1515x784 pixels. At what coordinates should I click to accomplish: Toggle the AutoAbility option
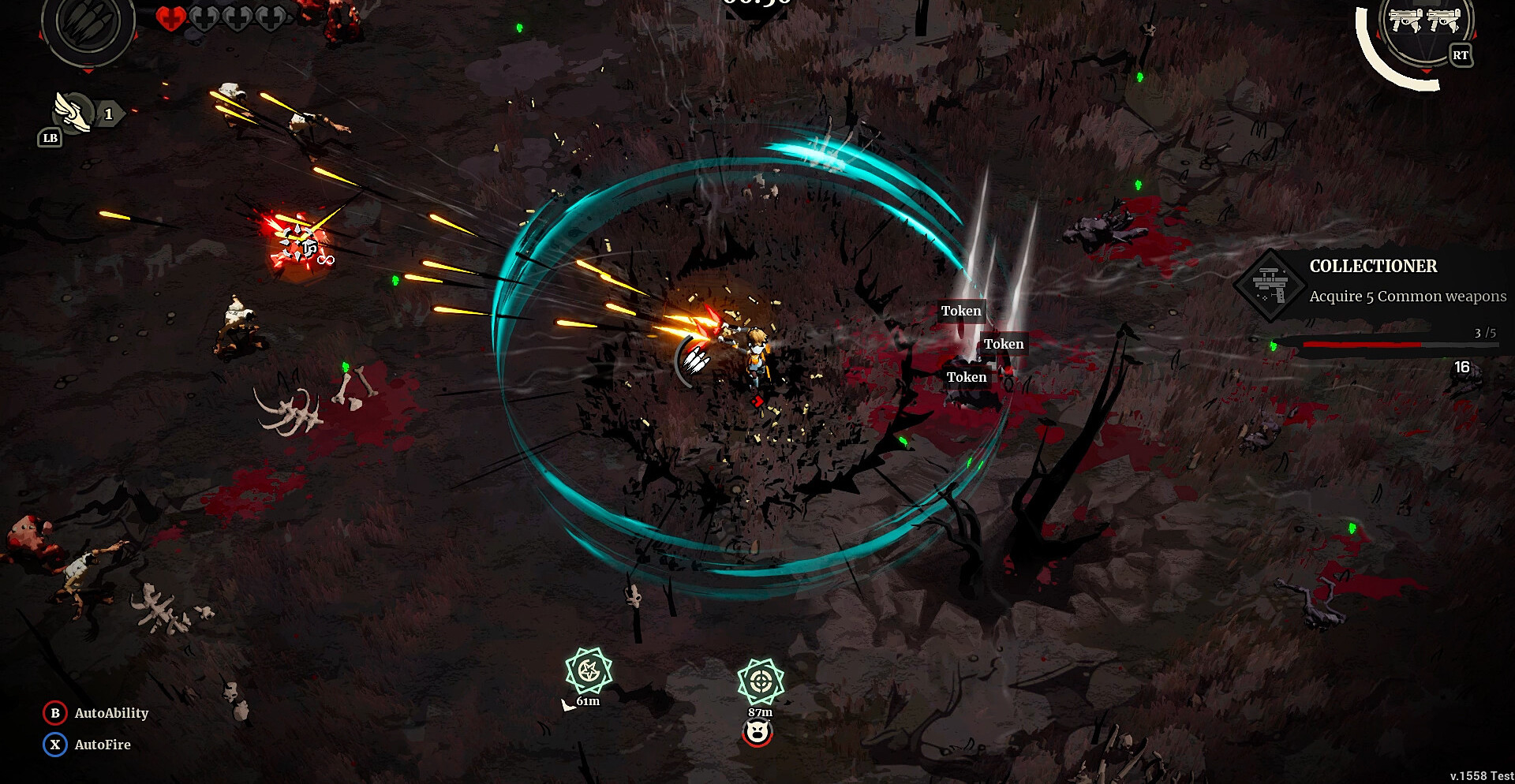[x=96, y=713]
